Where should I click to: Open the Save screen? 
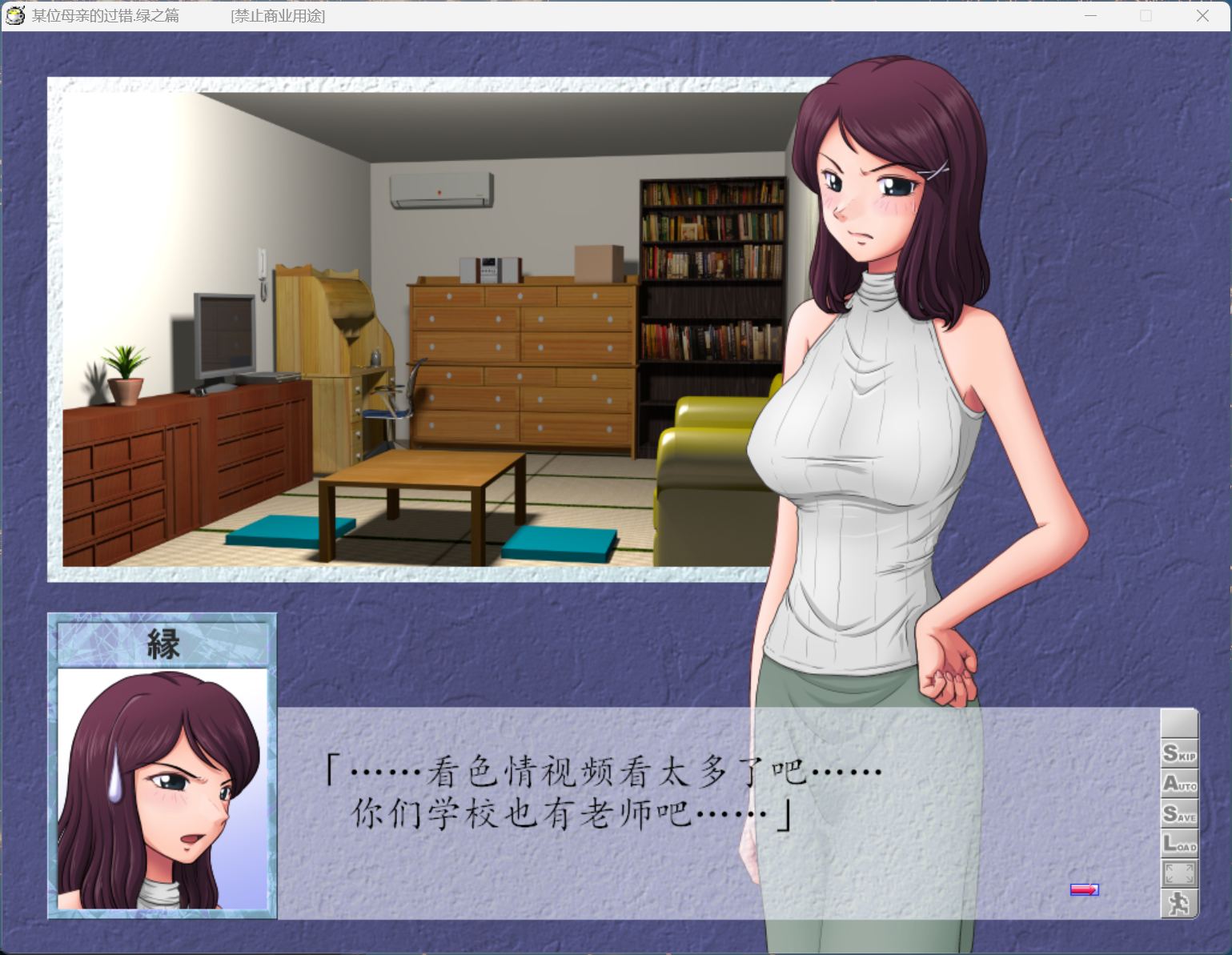click(1178, 815)
